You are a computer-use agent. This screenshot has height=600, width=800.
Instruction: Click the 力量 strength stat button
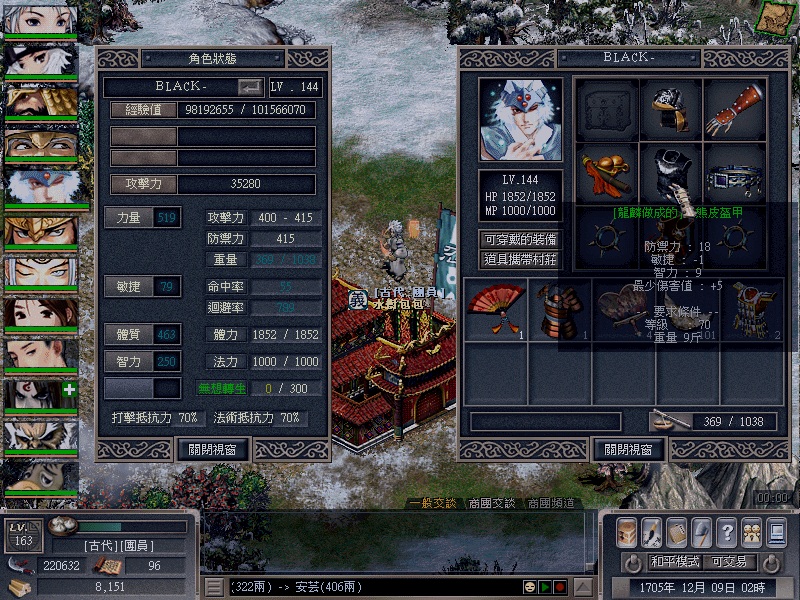[142, 217]
